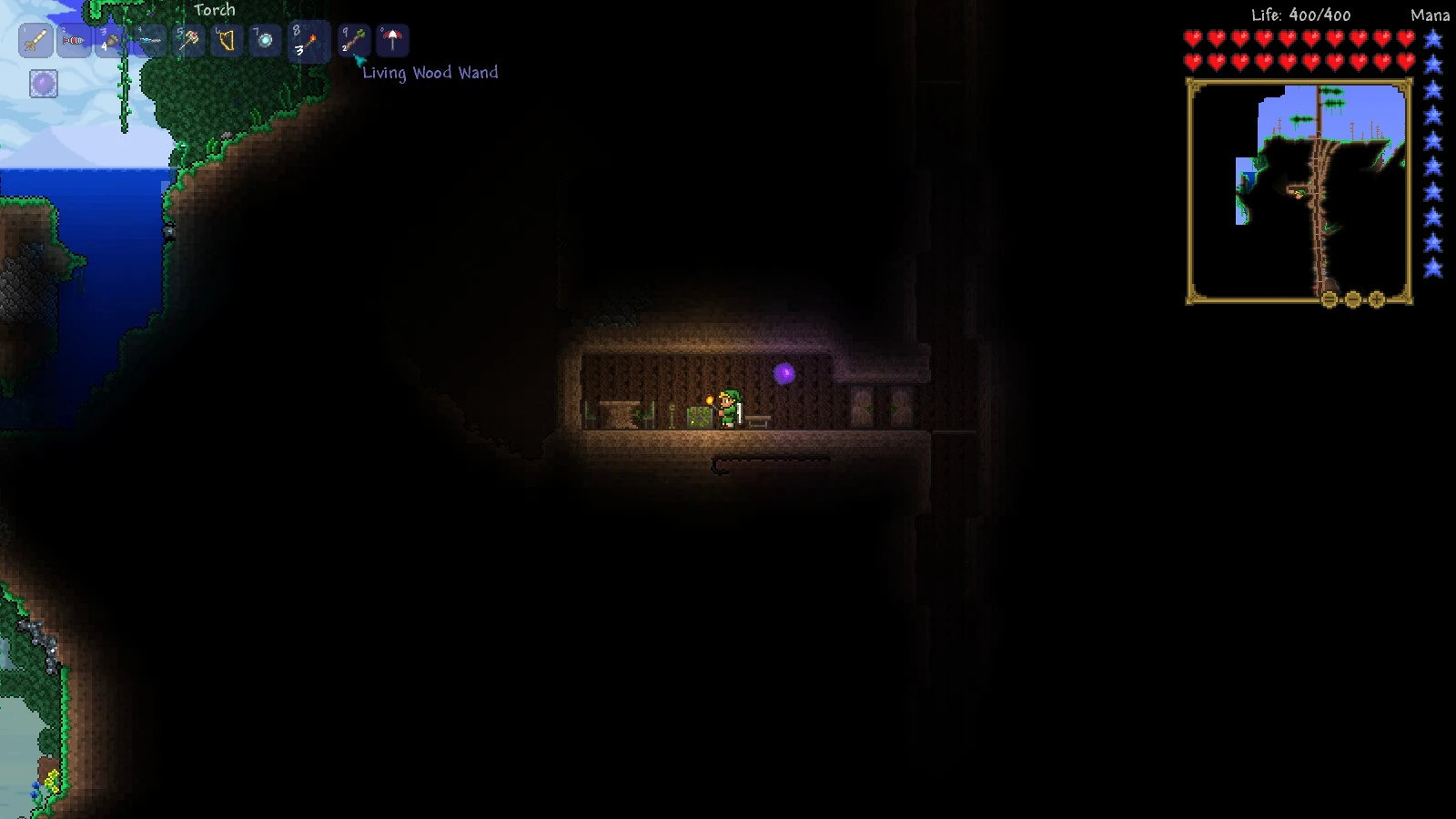The height and width of the screenshot is (819, 1456).
Task: Select the fish item in slot 2
Action: pos(73,40)
